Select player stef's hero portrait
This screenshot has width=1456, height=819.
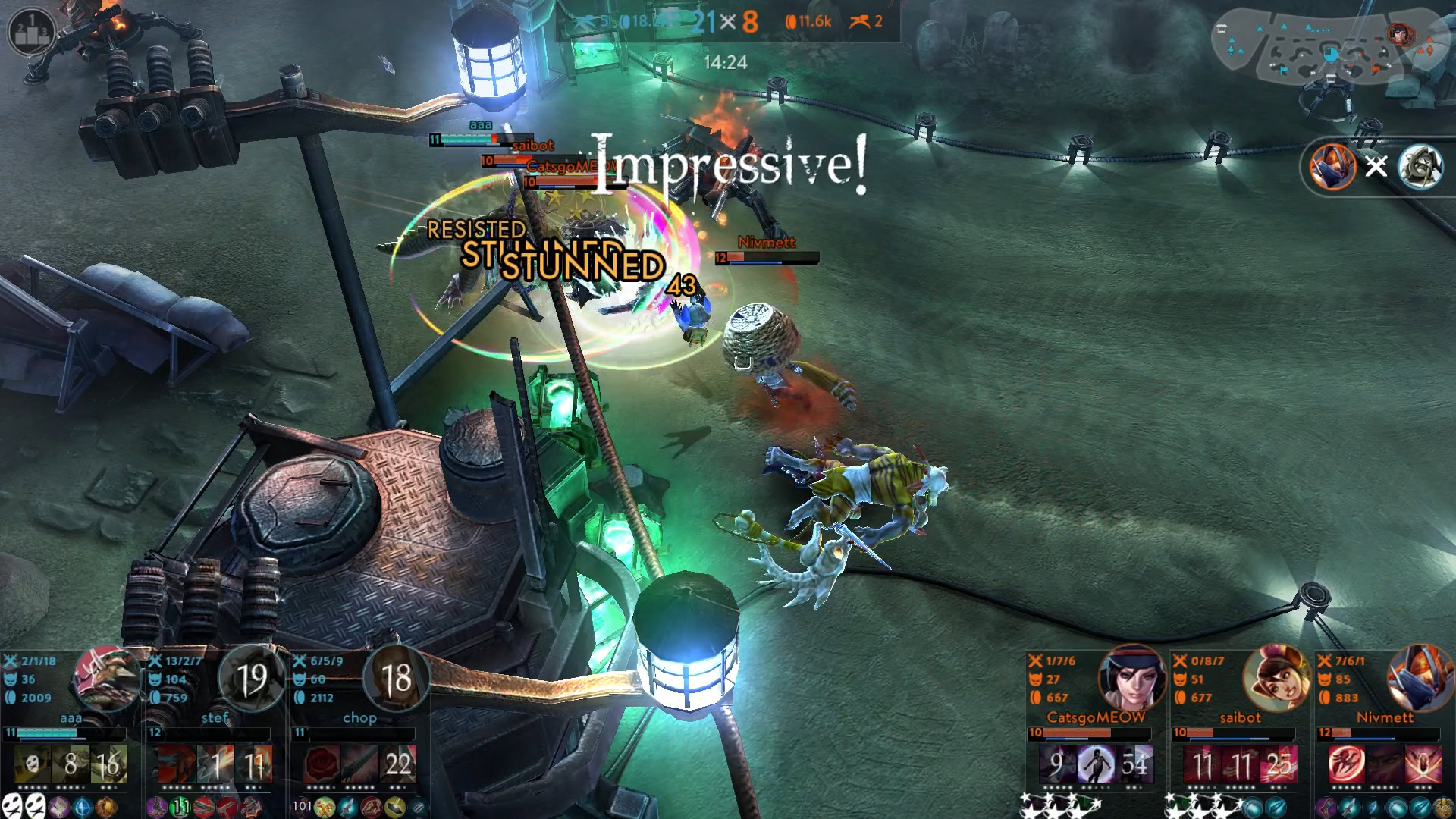(x=252, y=678)
